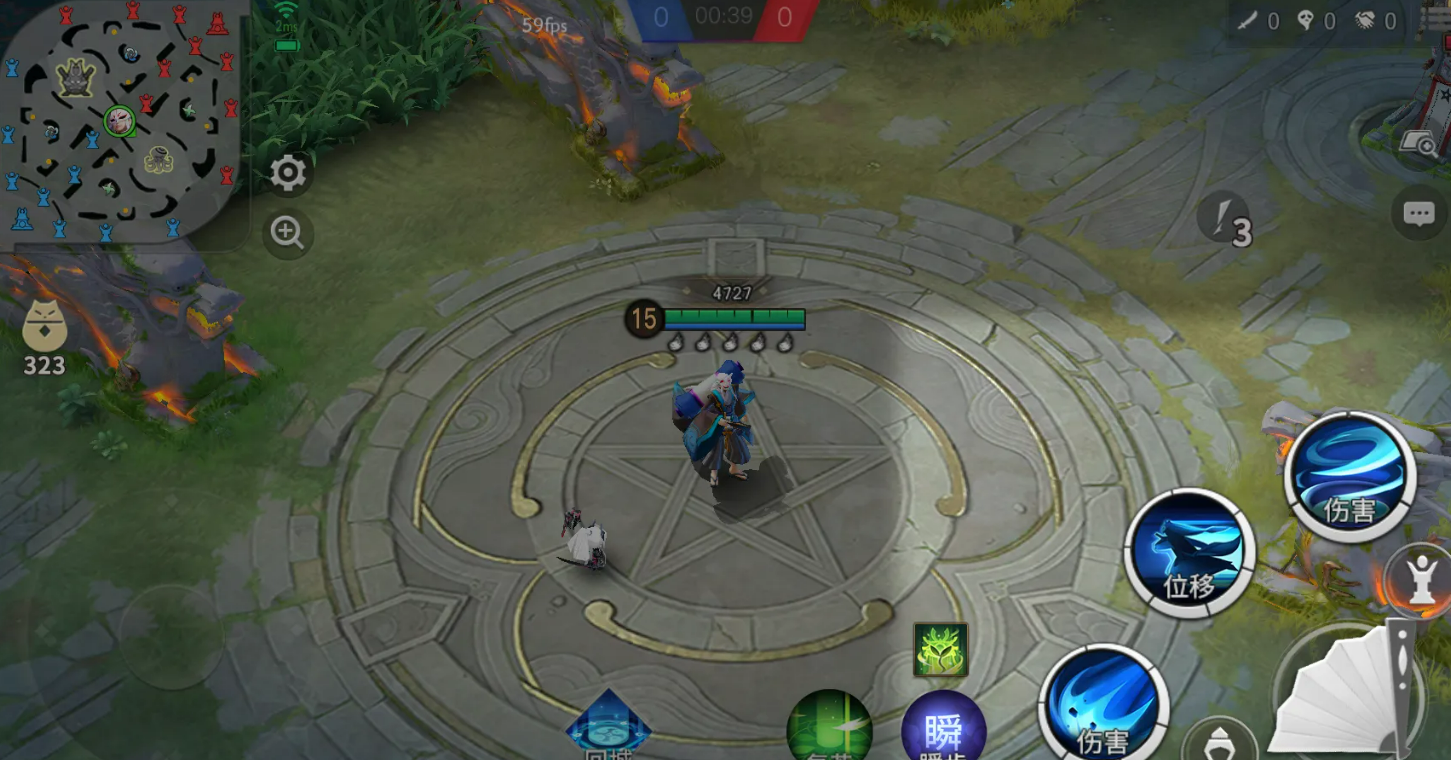Select the minion-attack target button

(1218, 742)
